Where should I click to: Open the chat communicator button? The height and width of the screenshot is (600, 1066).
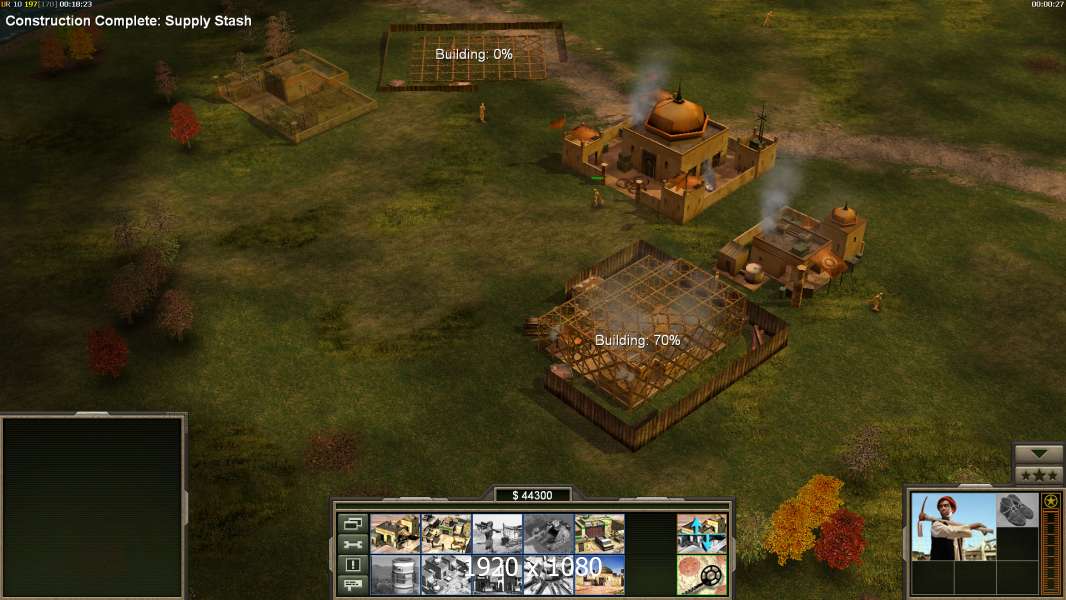[352, 585]
